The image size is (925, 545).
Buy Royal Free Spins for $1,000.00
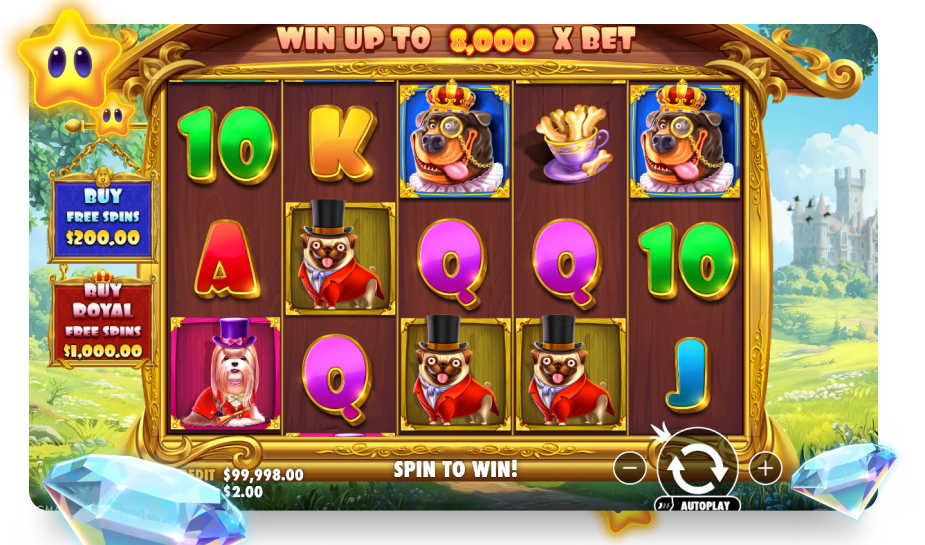click(102, 320)
